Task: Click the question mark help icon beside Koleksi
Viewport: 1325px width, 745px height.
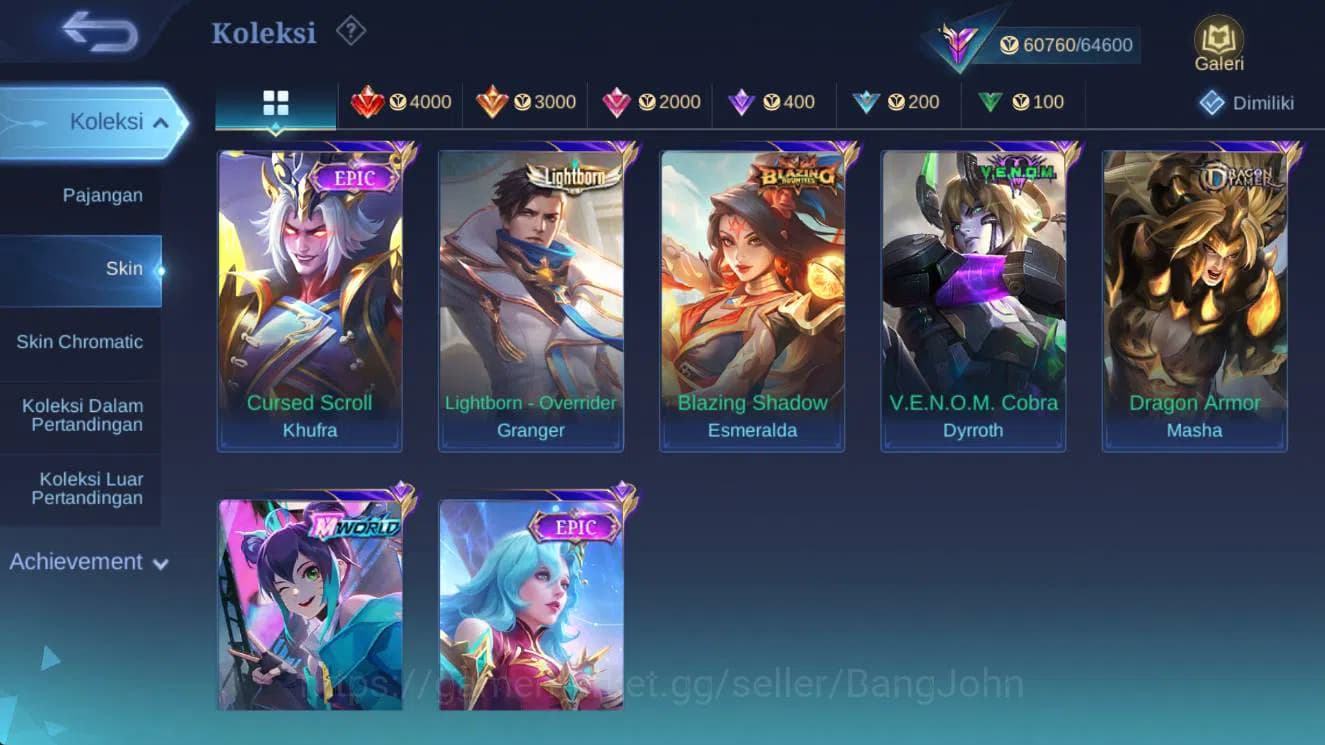Action: pos(348,31)
